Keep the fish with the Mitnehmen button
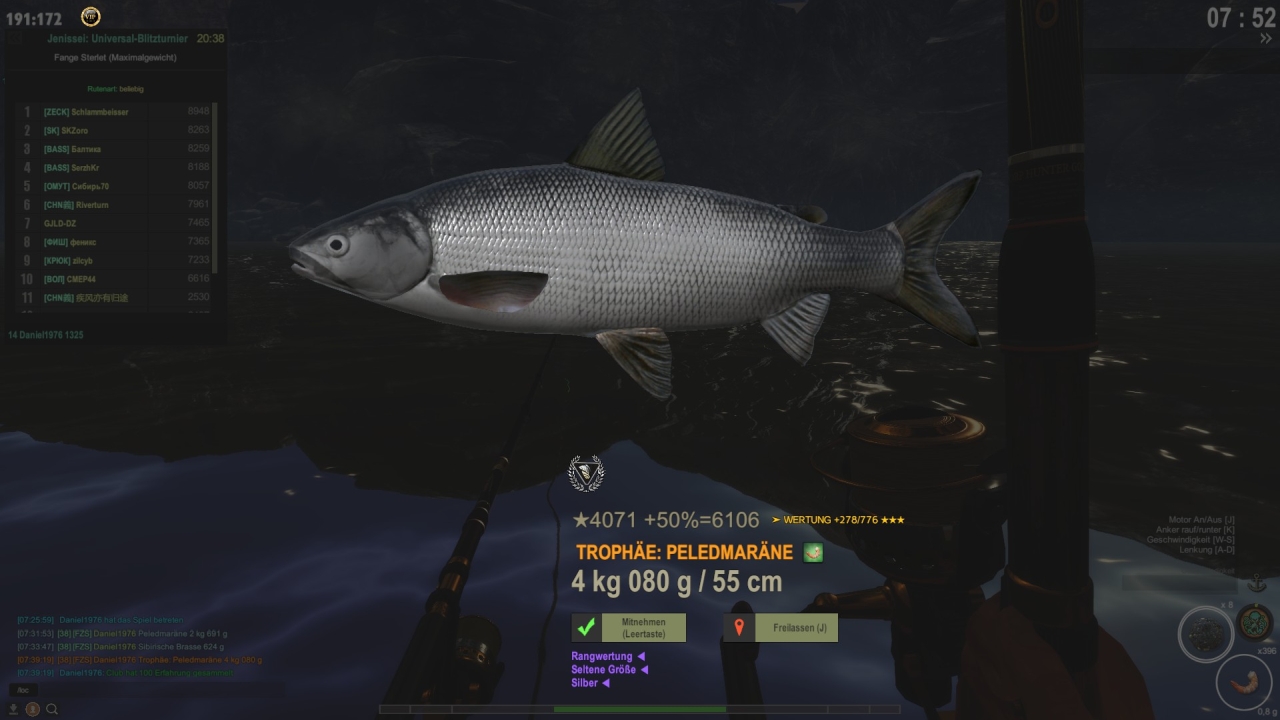 pyautogui.click(x=628, y=627)
